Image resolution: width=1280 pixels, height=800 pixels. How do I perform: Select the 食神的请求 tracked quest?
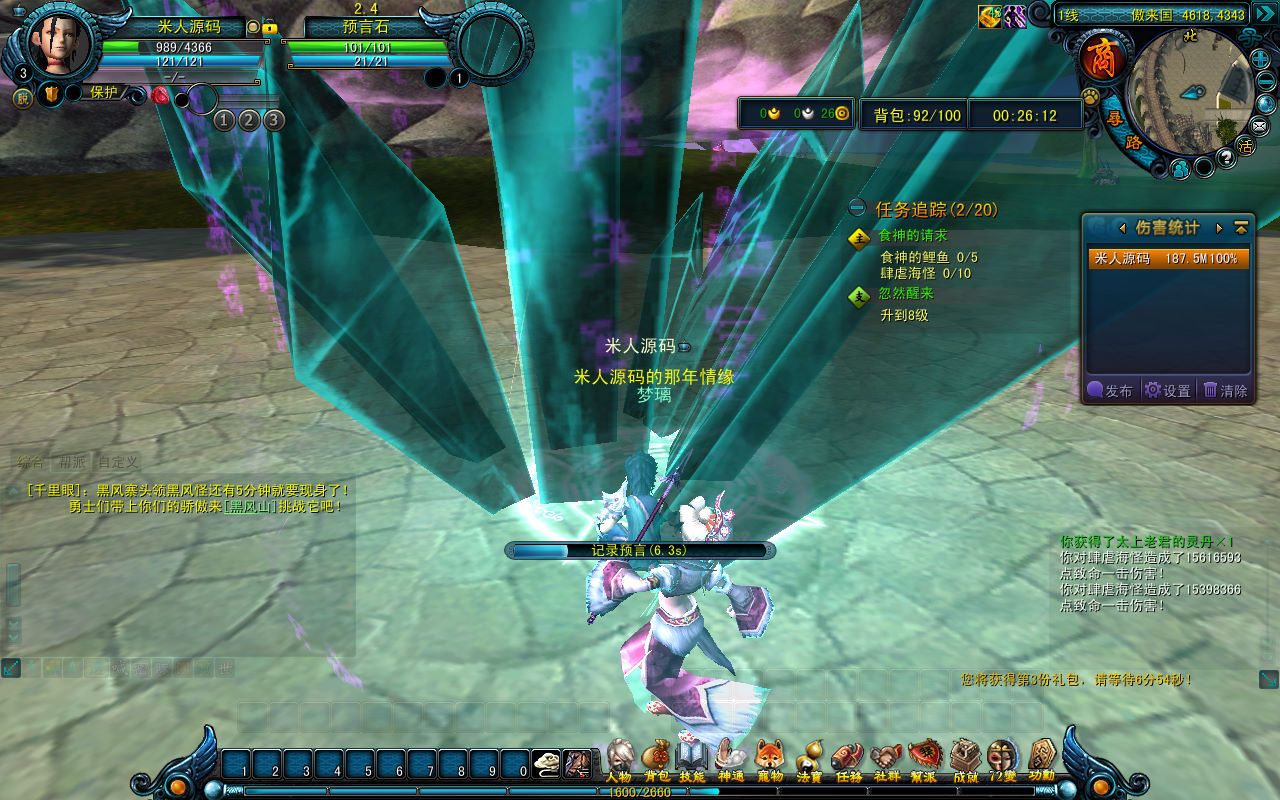(912, 236)
